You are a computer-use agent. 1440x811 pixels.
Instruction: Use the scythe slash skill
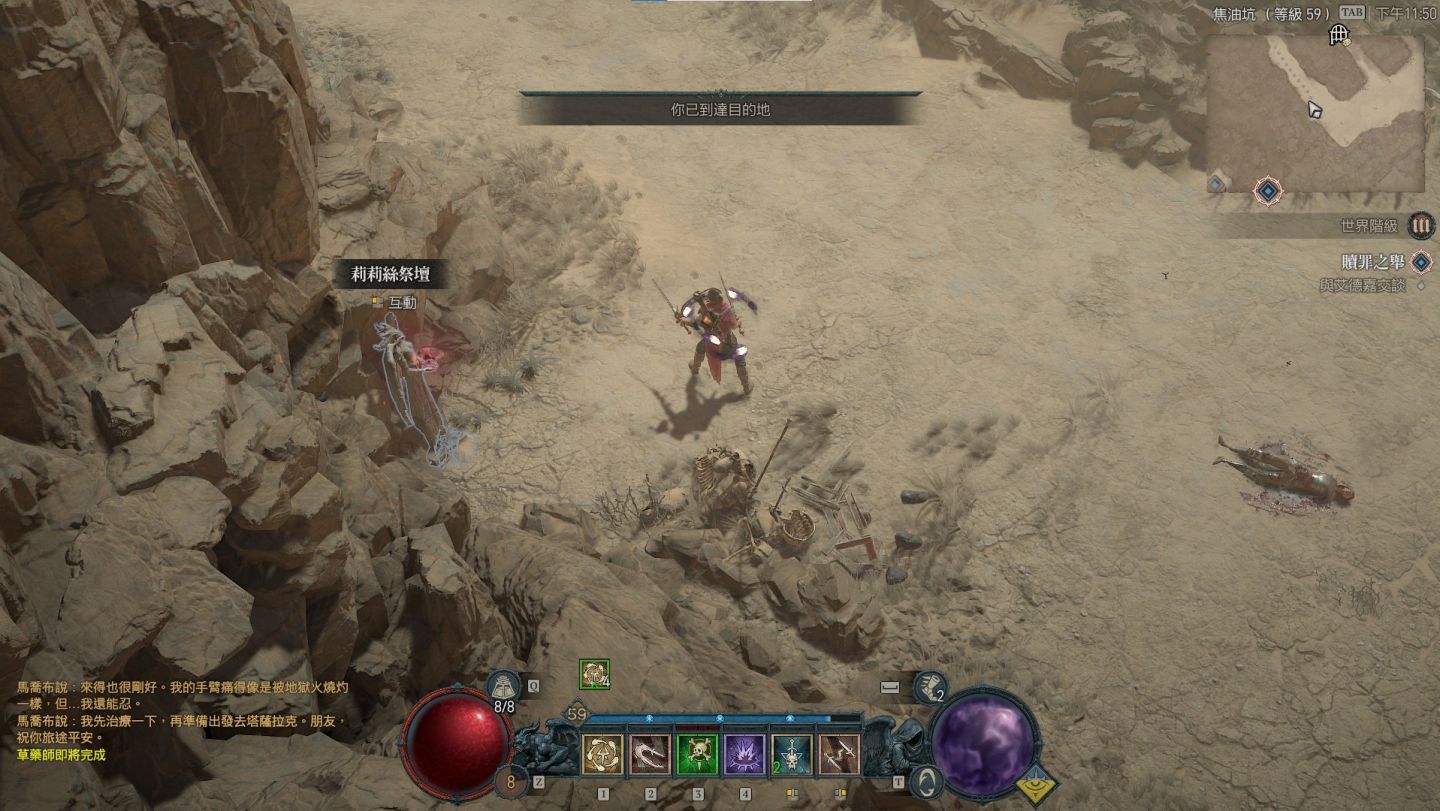pos(650,755)
